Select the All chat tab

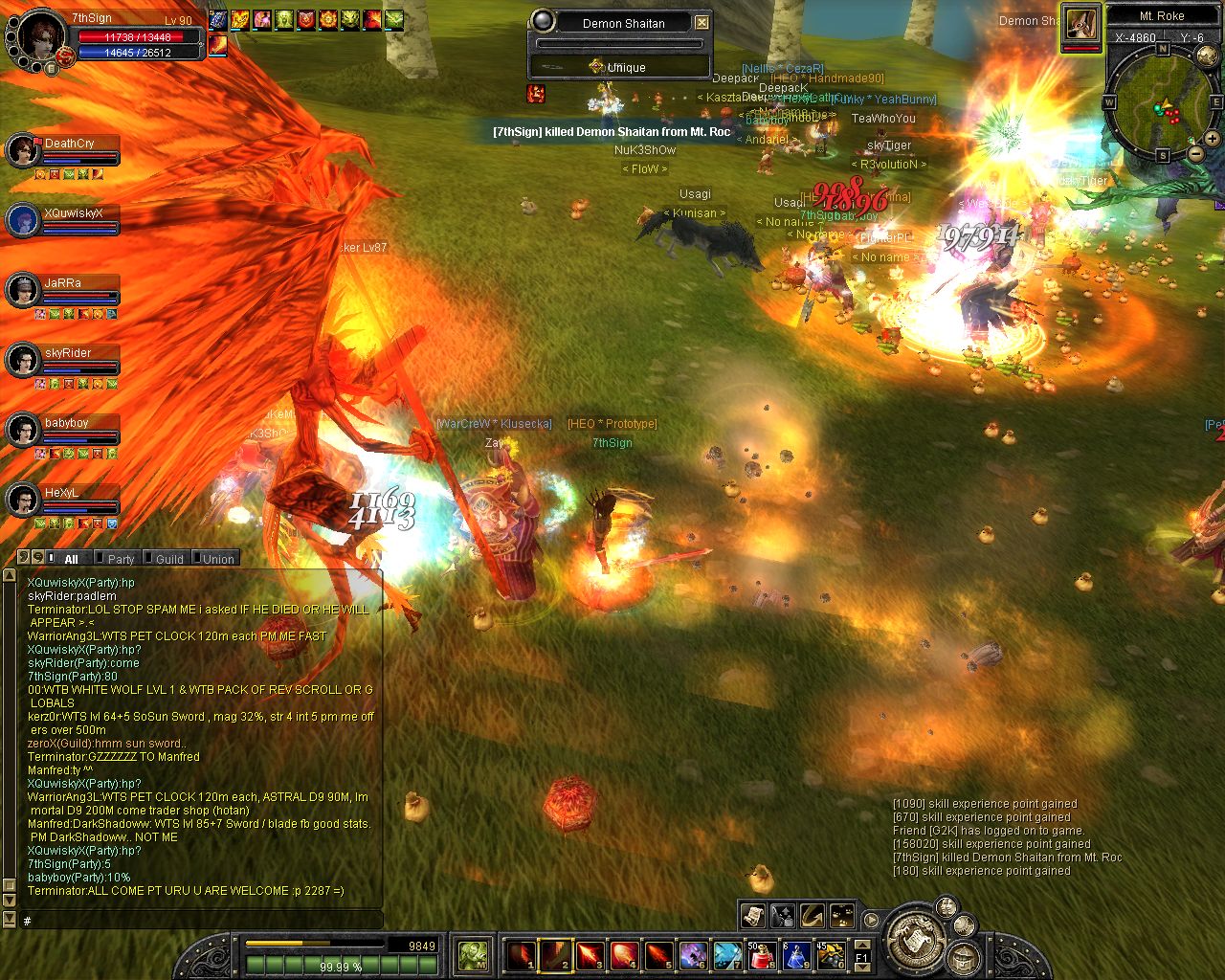point(71,559)
